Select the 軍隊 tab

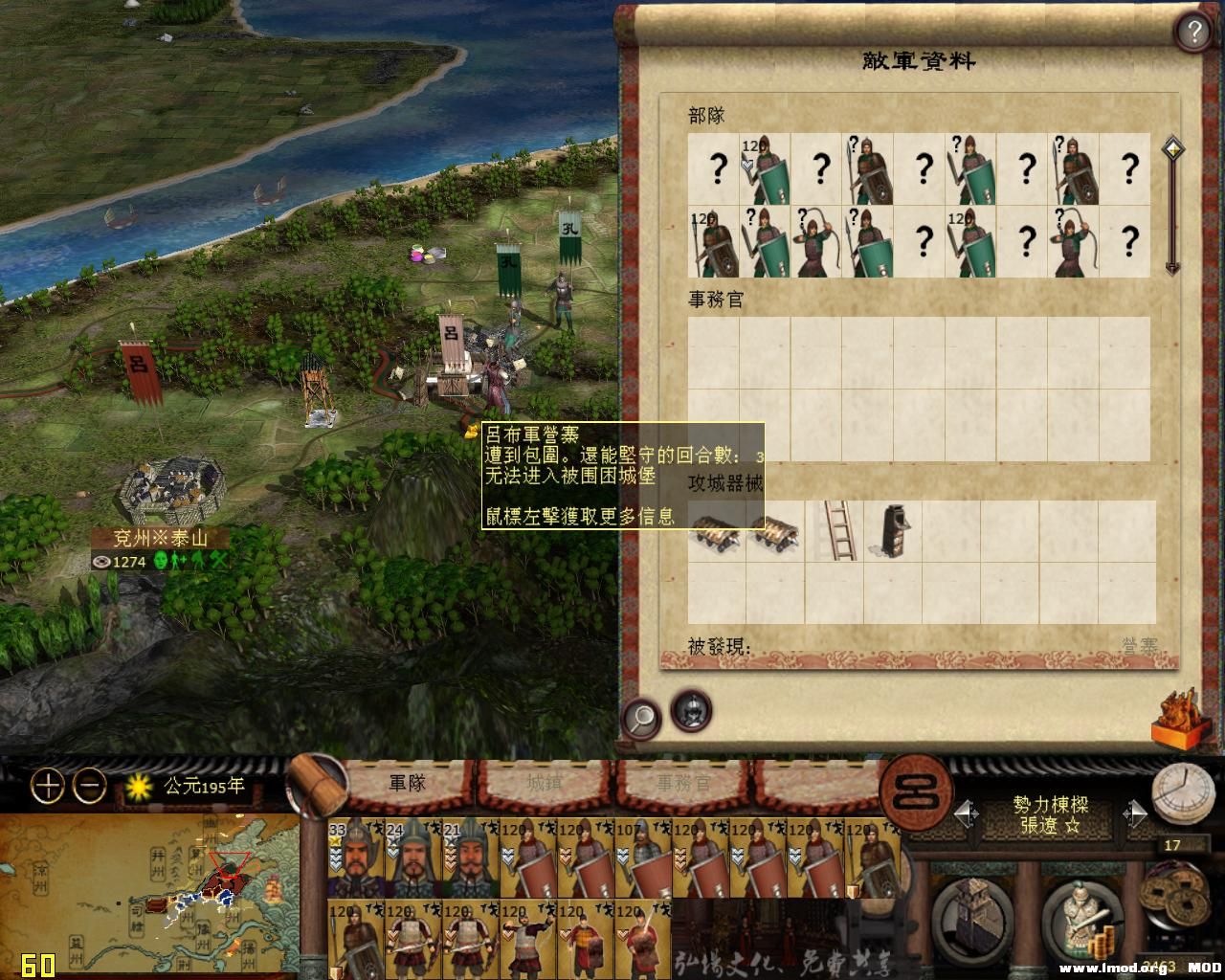point(406,781)
